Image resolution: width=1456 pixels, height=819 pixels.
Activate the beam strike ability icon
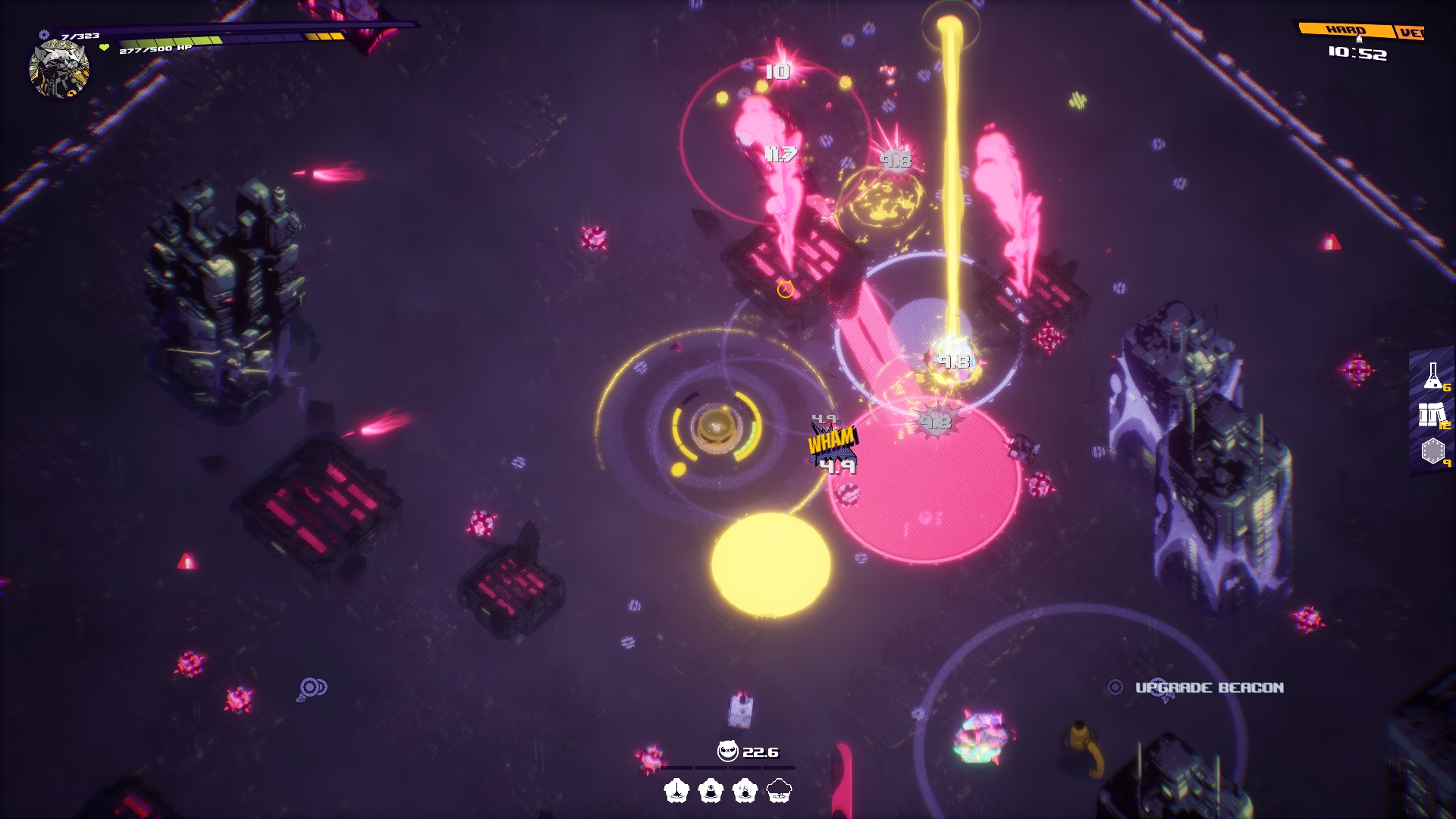pos(676,791)
